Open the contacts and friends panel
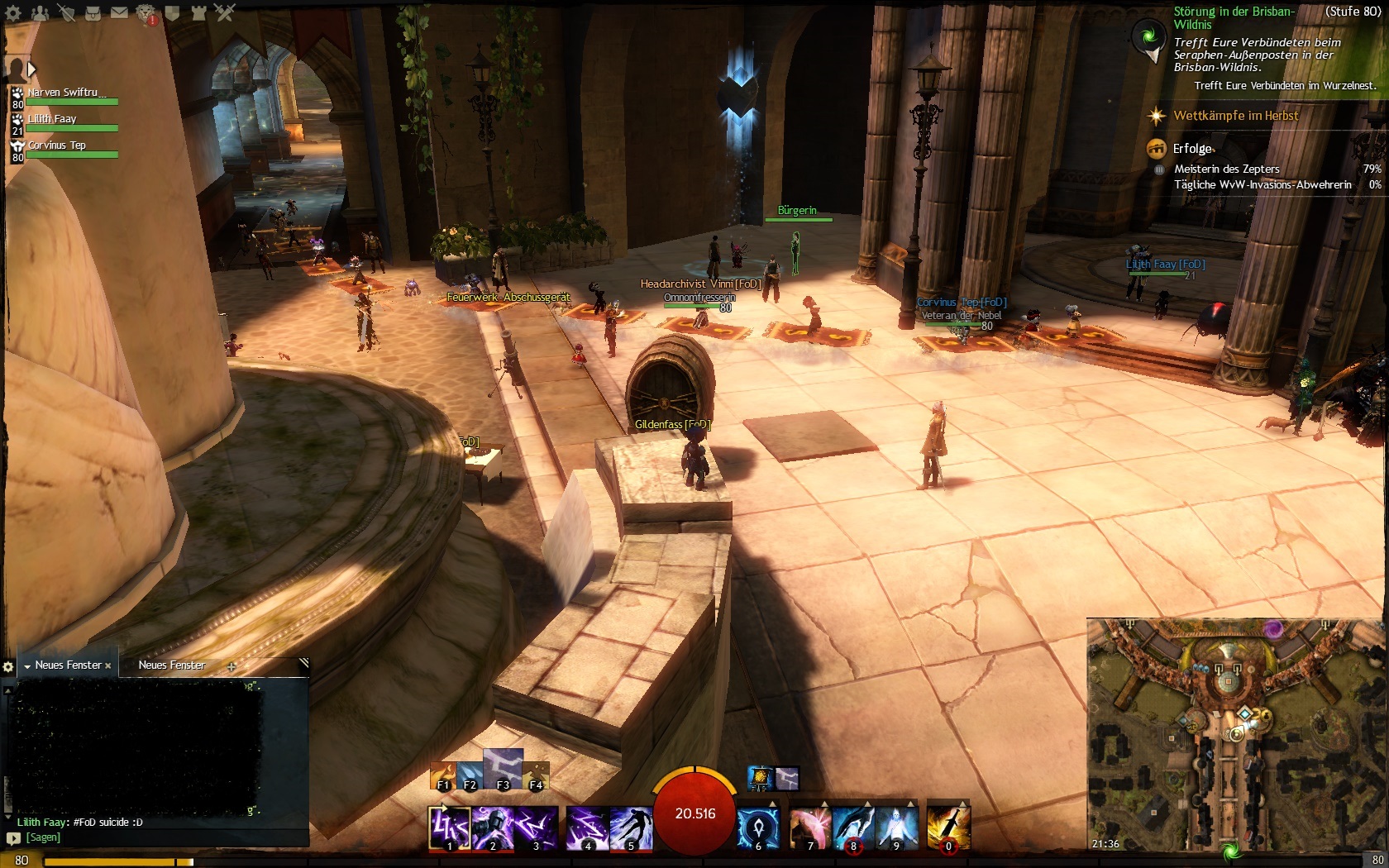The image size is (1389, 868). pyautogui.click(x=40, y=13)
